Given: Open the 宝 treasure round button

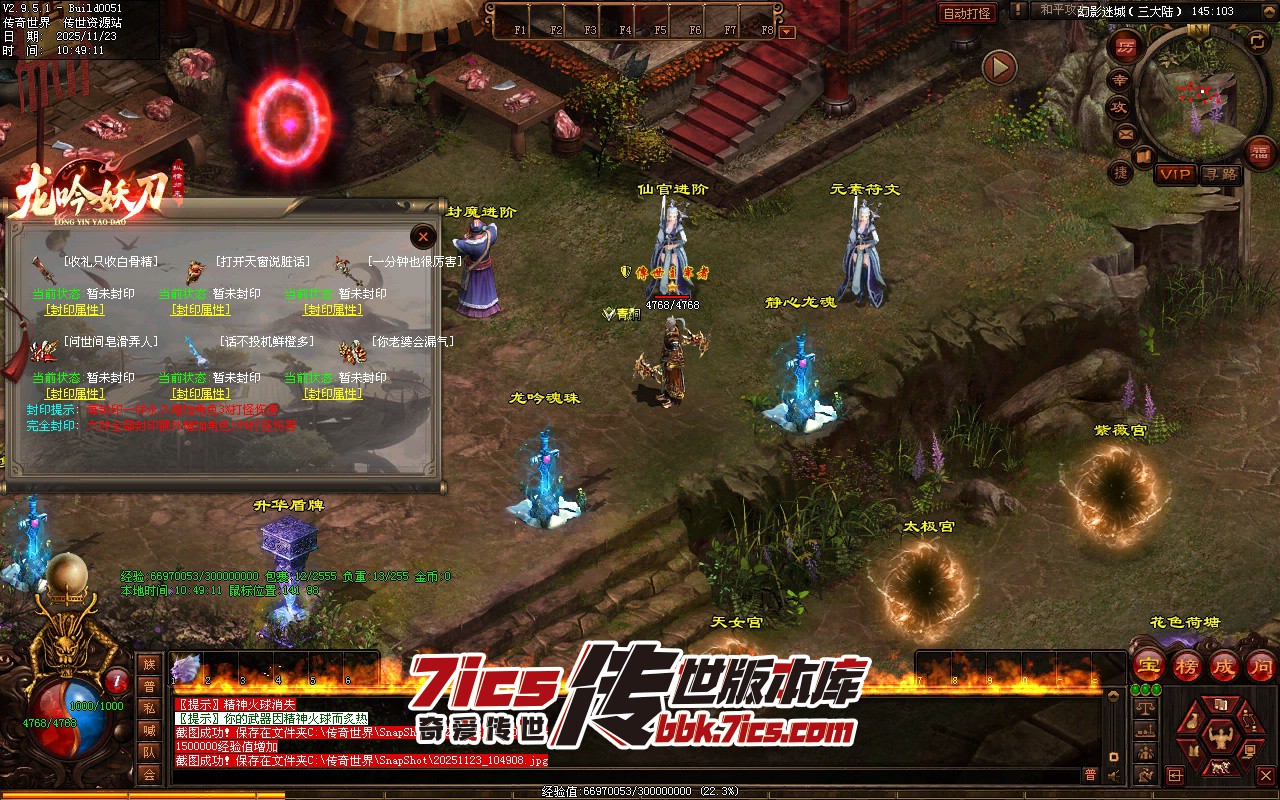Looking at the screenshot, I should click(1149, 665).
